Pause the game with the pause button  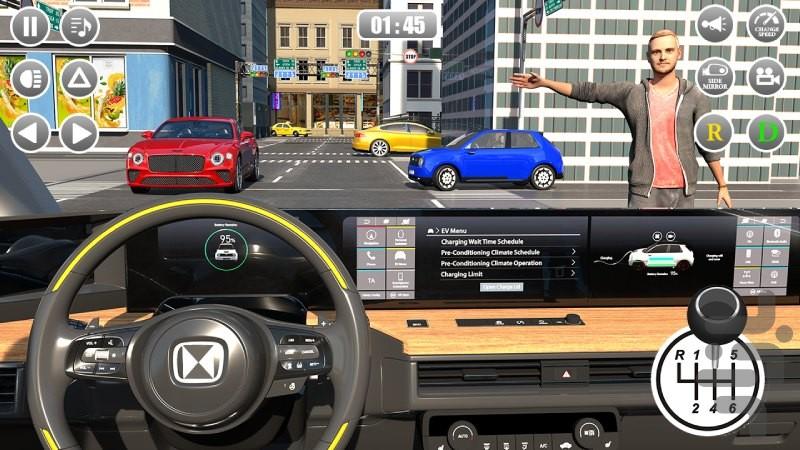pyautogui.click(x=30, y=26)
